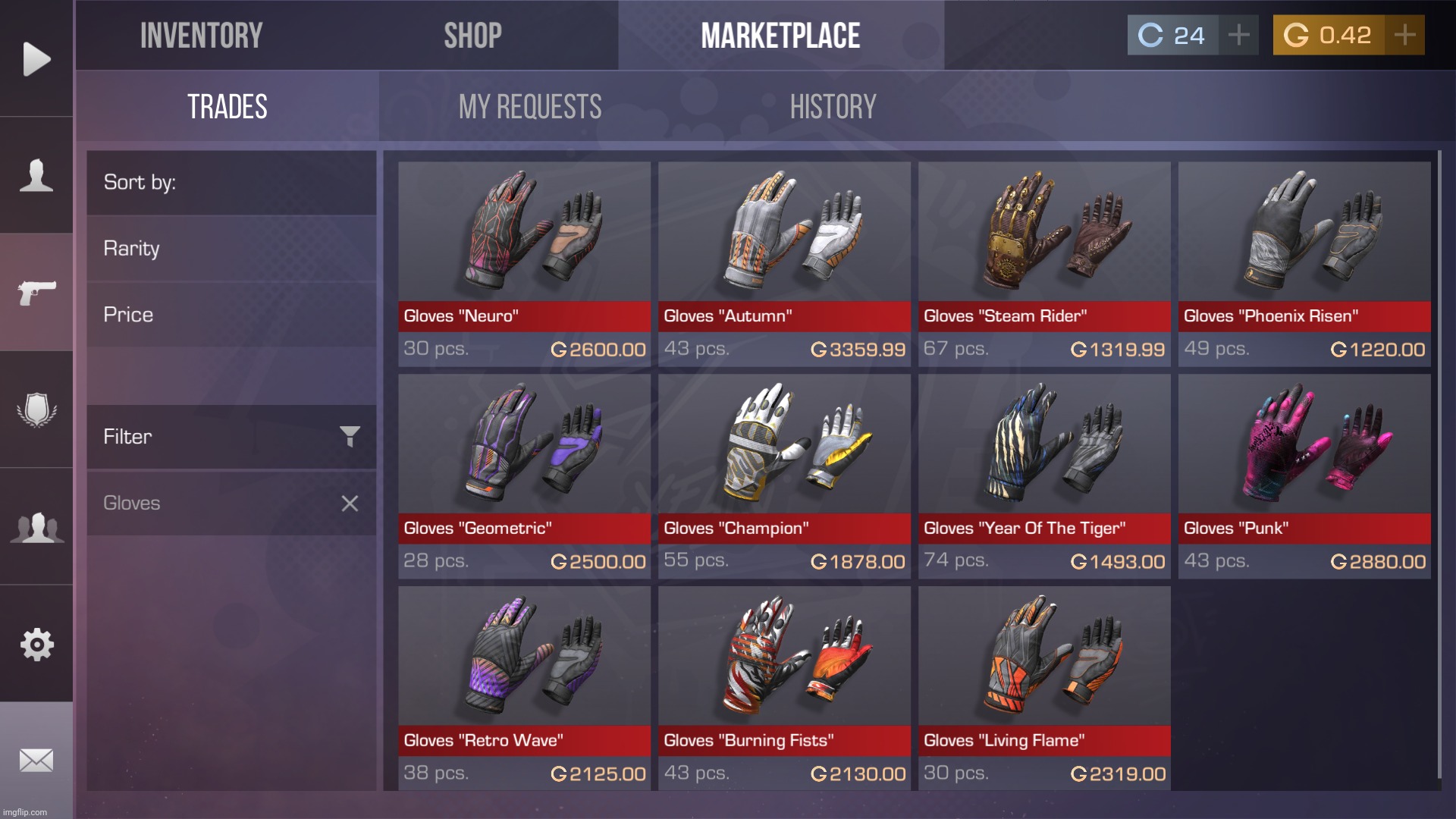The image size is (1456, 819).
Task: Remove the Gloves filter with the X
Action: tap(350, 503)
